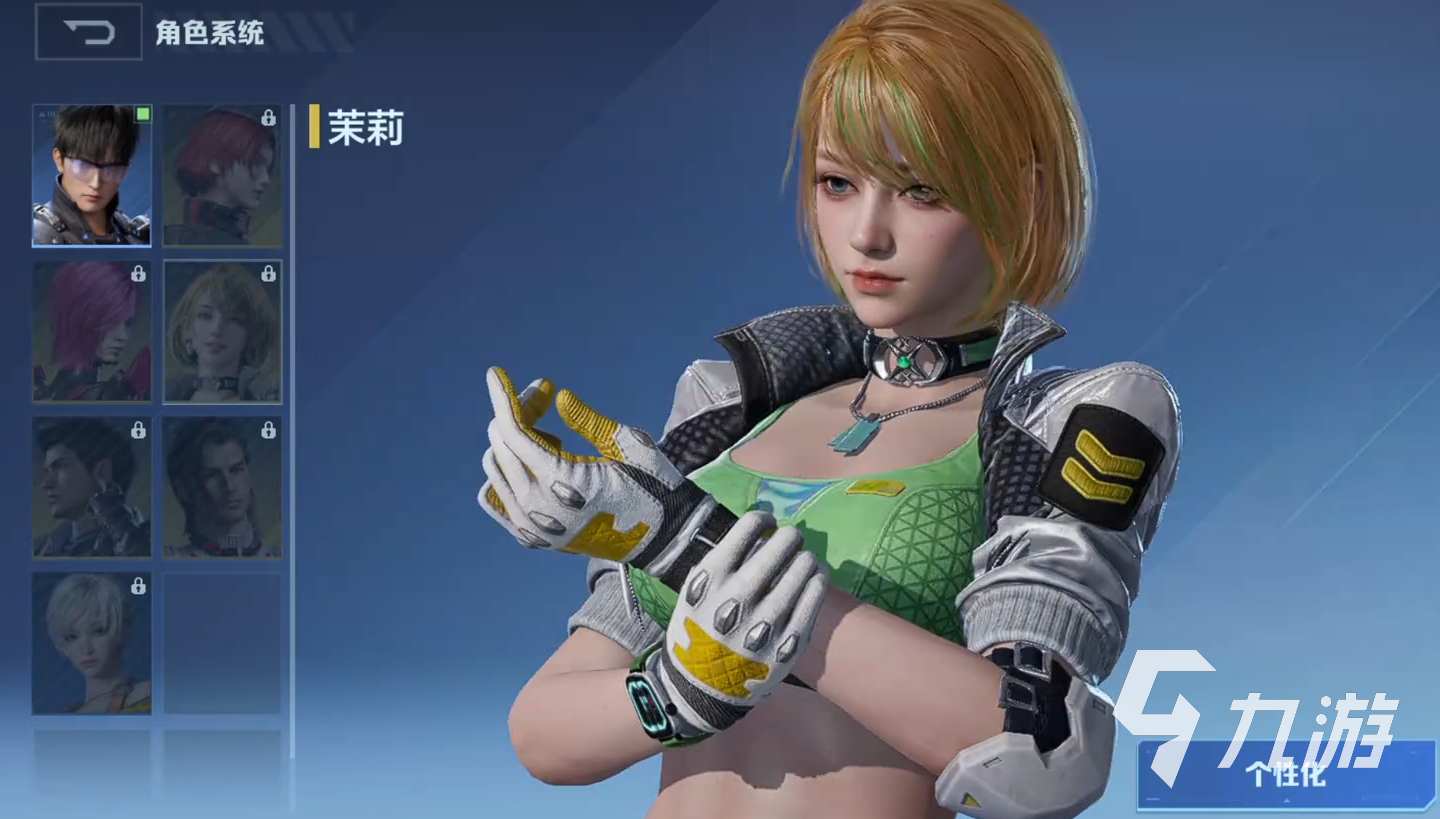Viewport: 1440px width, 819px height.
Task: Click the lock badge on the bearded male portrait
Action: 267,430
